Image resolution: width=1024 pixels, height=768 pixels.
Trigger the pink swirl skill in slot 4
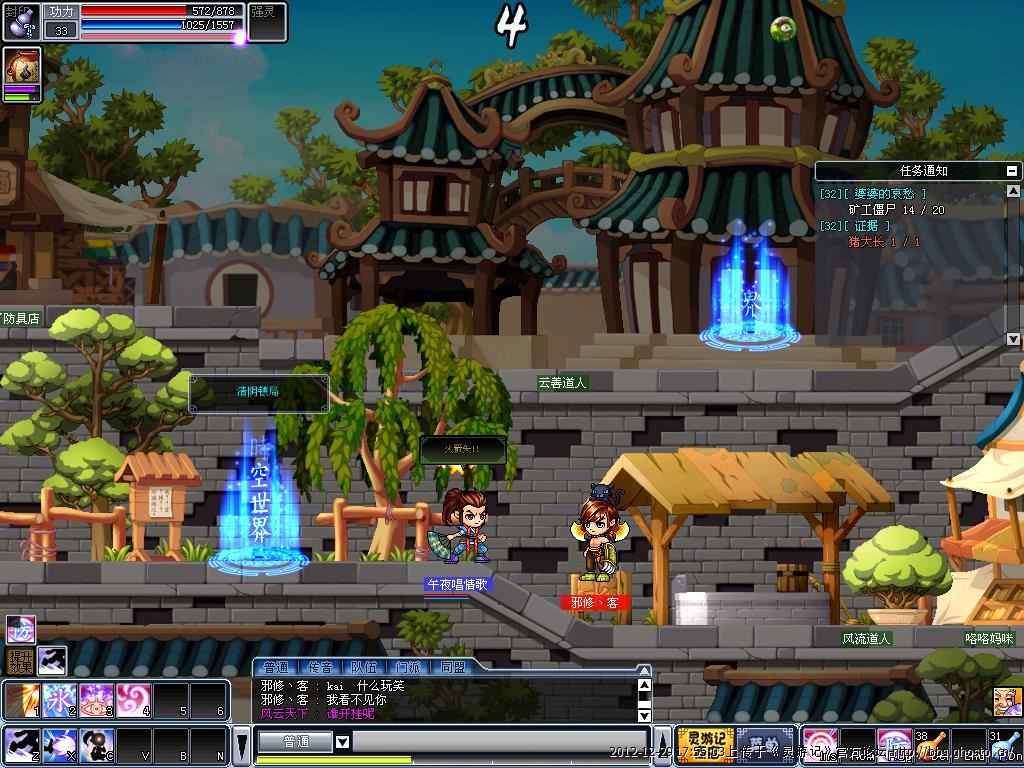pyautogui.click(x=133, y=700)
